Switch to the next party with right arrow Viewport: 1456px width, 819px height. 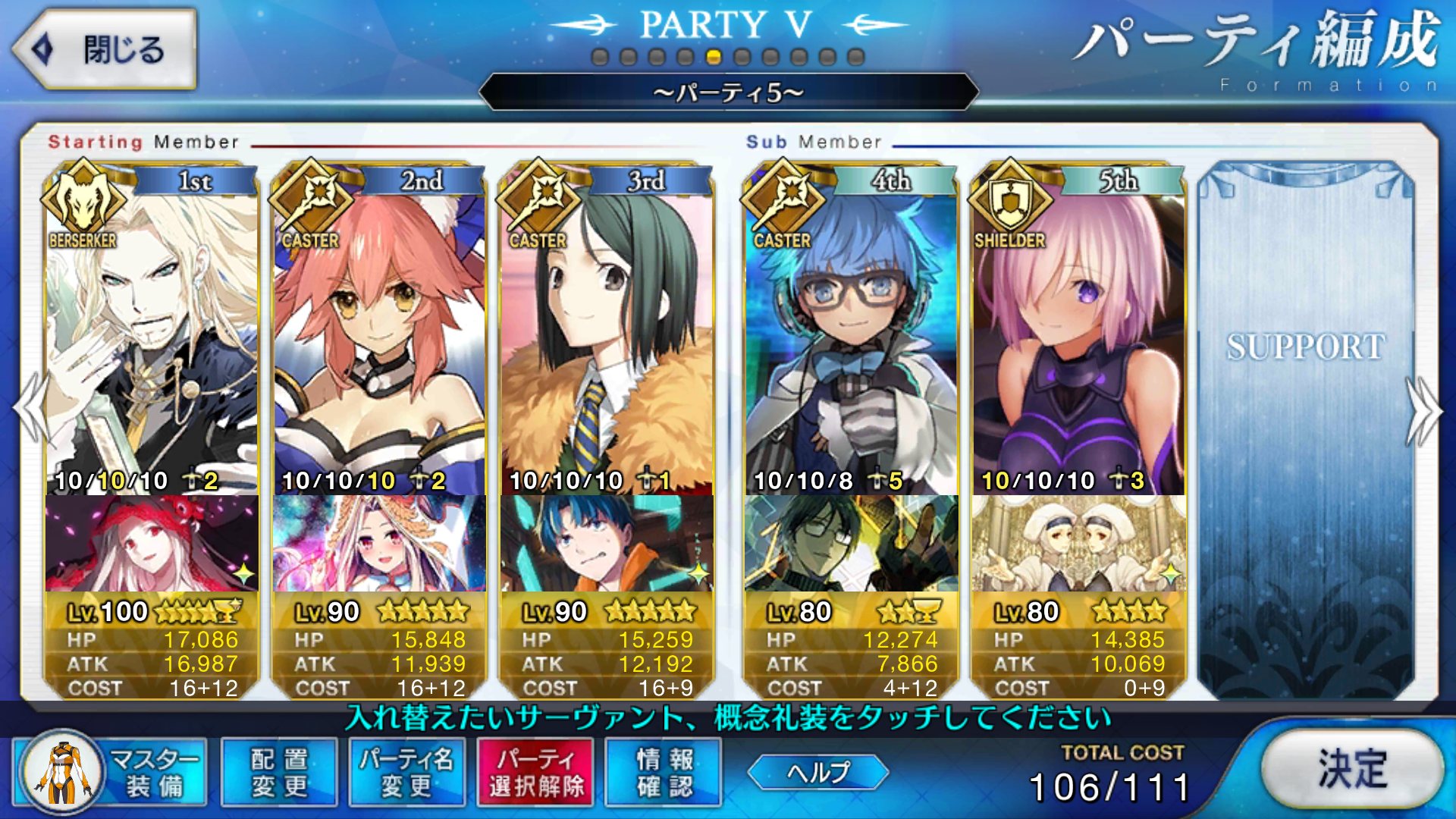point(1424,409)
